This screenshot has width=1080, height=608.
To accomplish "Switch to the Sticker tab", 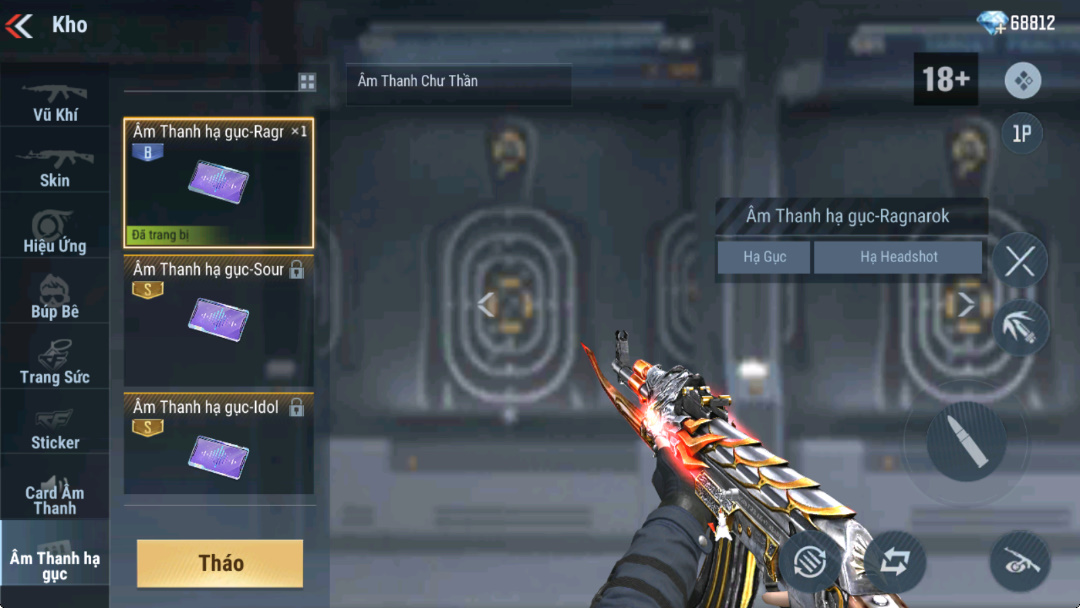I will click(55, 428).
